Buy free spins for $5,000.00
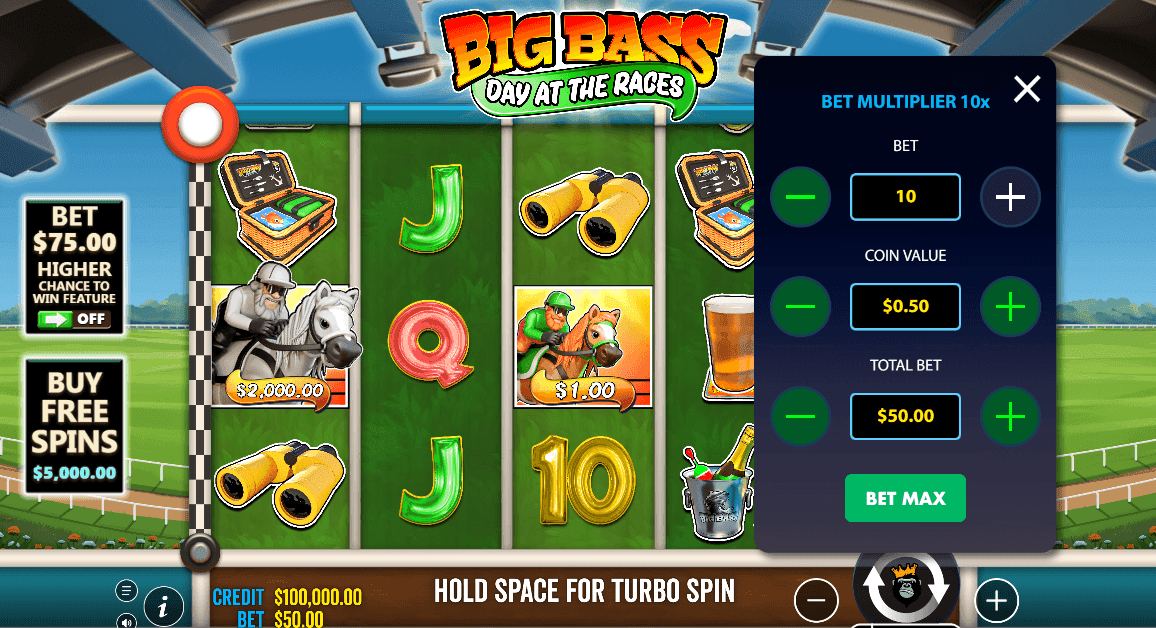Image resolution: width=1156 pixels, height=628 pixels. (75, 426)
